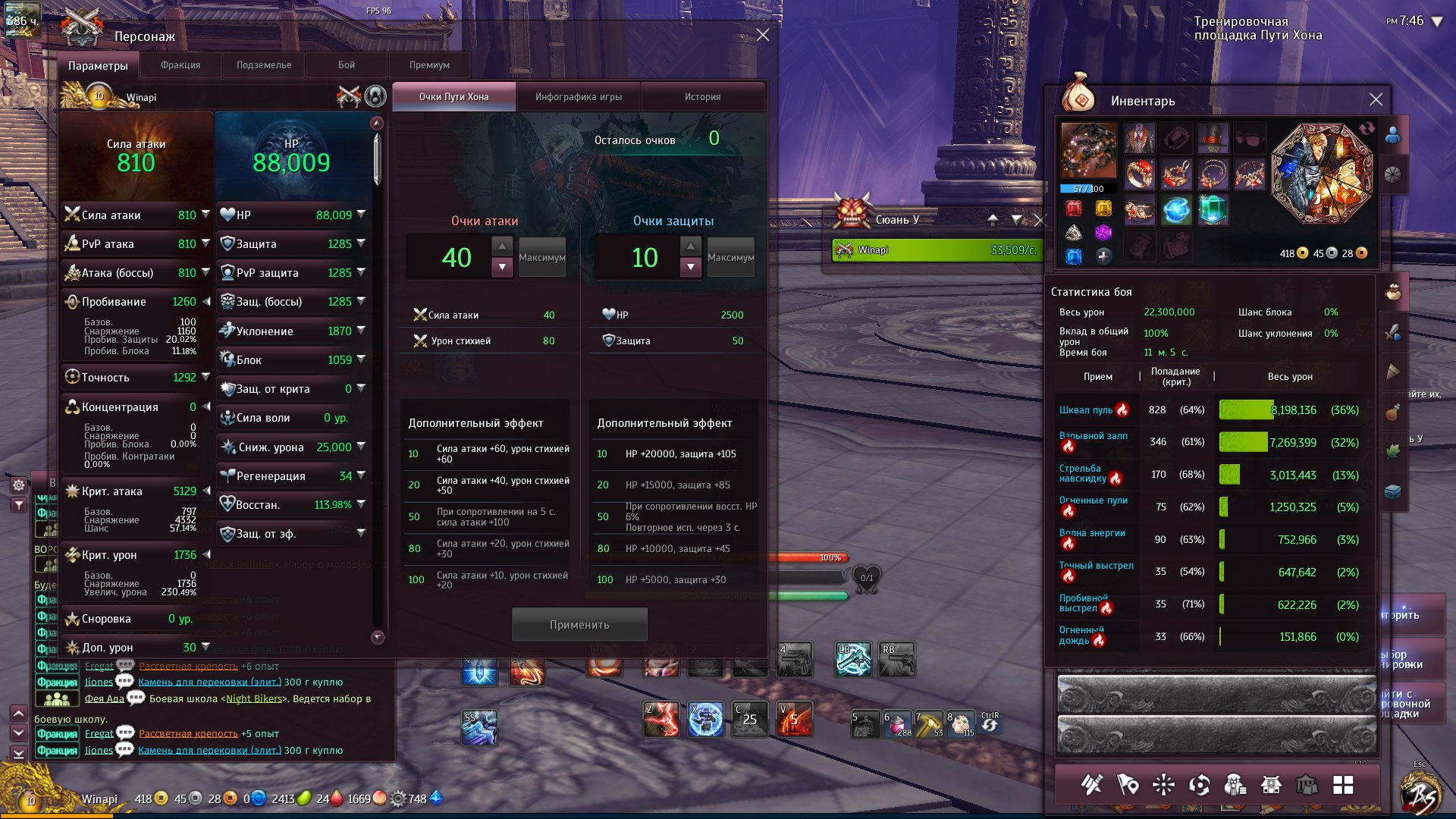The height and width of the screenshot is (819, 1456).
Task: Close the Сюань У target panel
Action: pos(1040,220)
